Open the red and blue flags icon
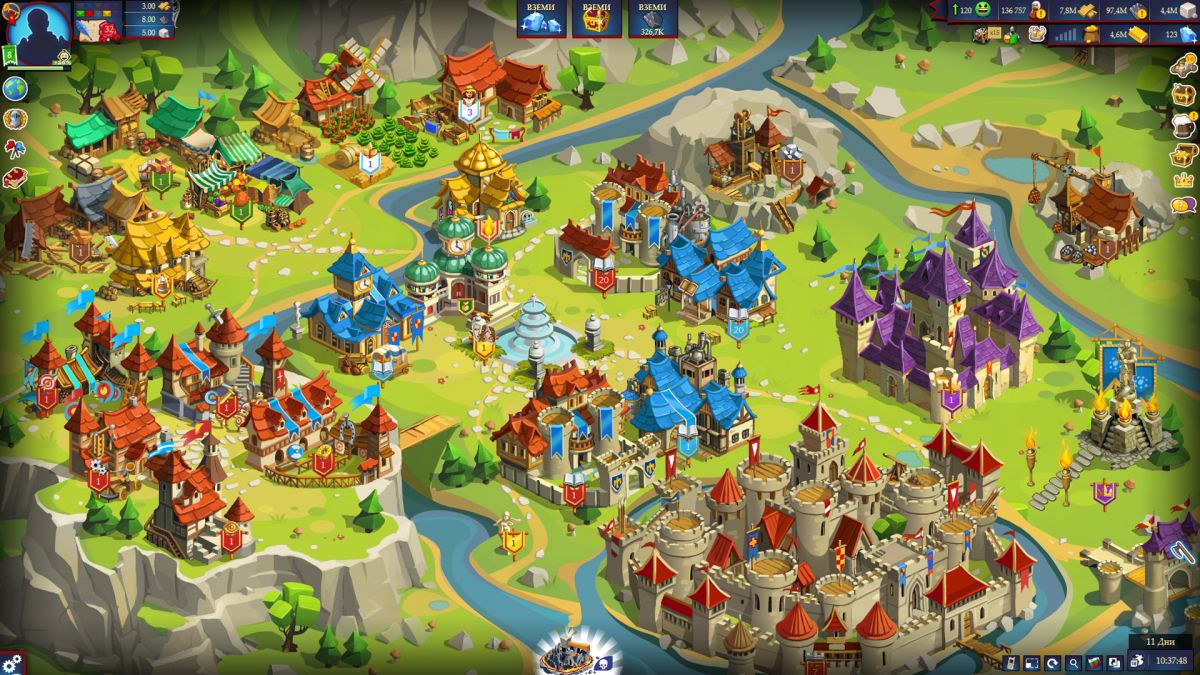1200x675 pixels. [15, 149]
